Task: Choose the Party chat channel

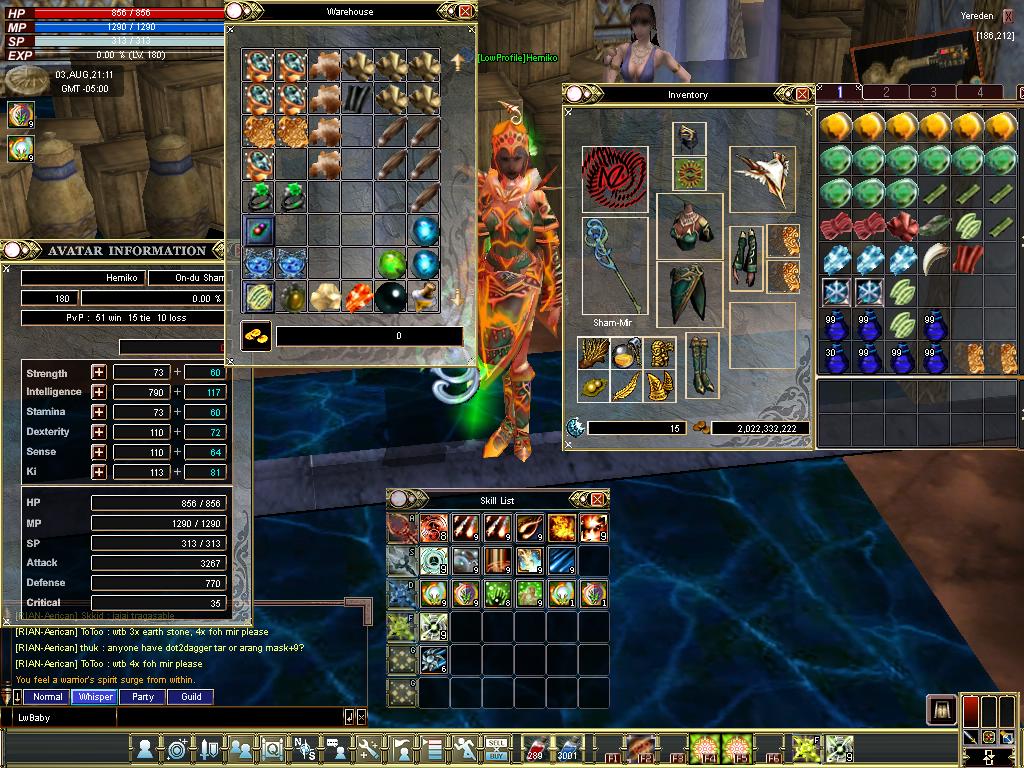Action: point(143,697)
